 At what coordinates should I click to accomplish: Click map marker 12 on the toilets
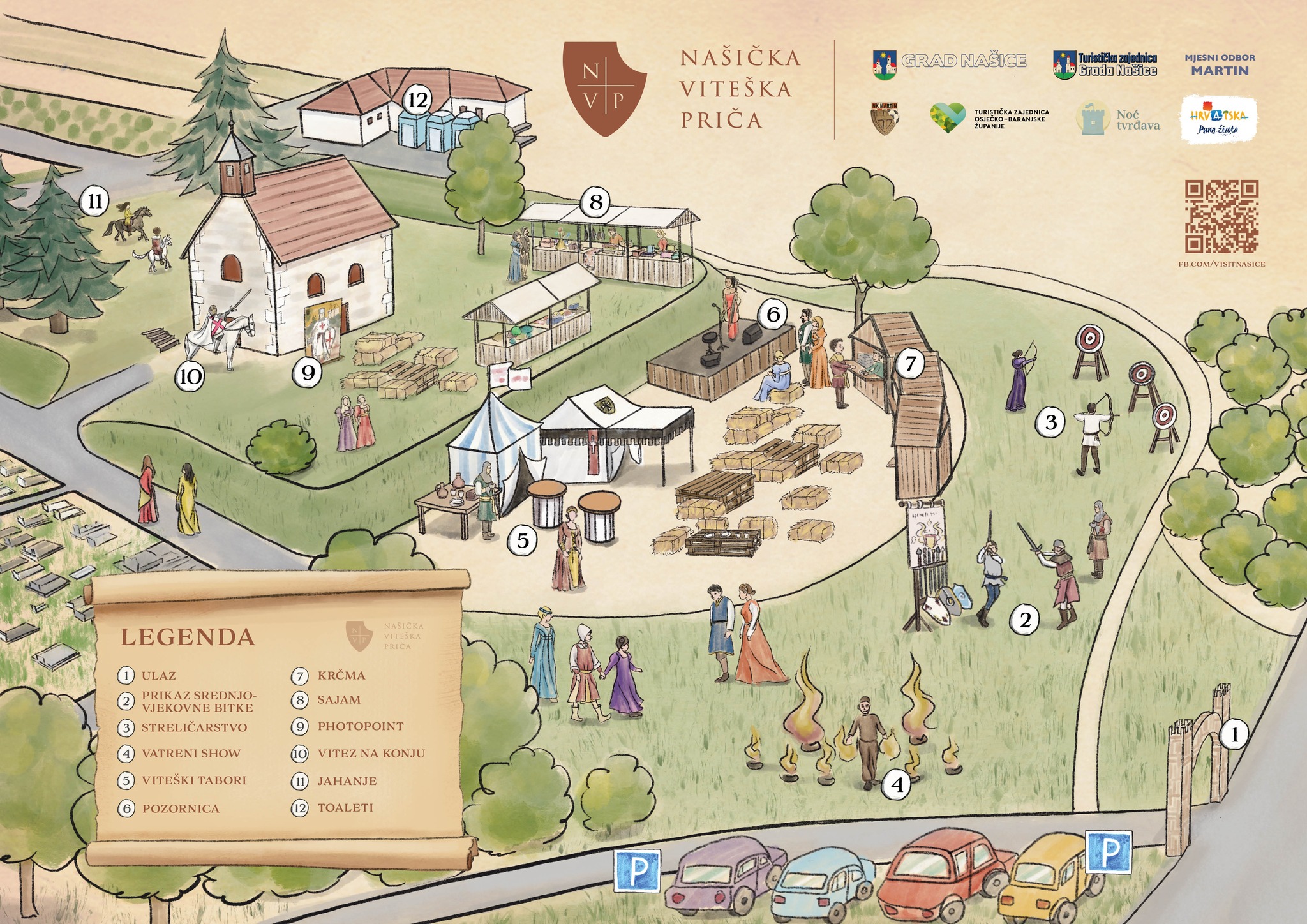click(417, 100)
